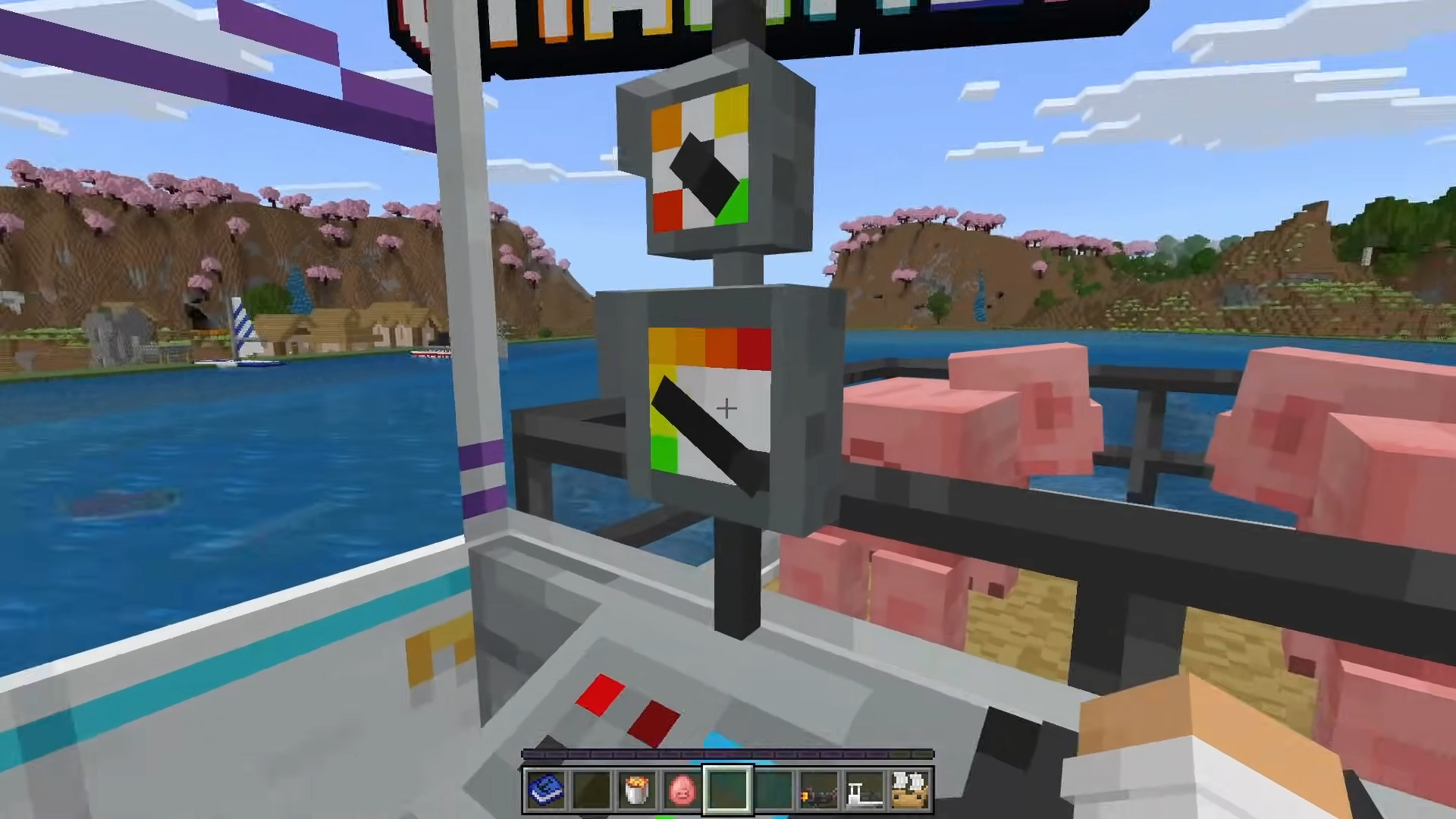The image size is (1456, 819).
Task: Click the experience bar above the hotbar
Action: point(728,752)
